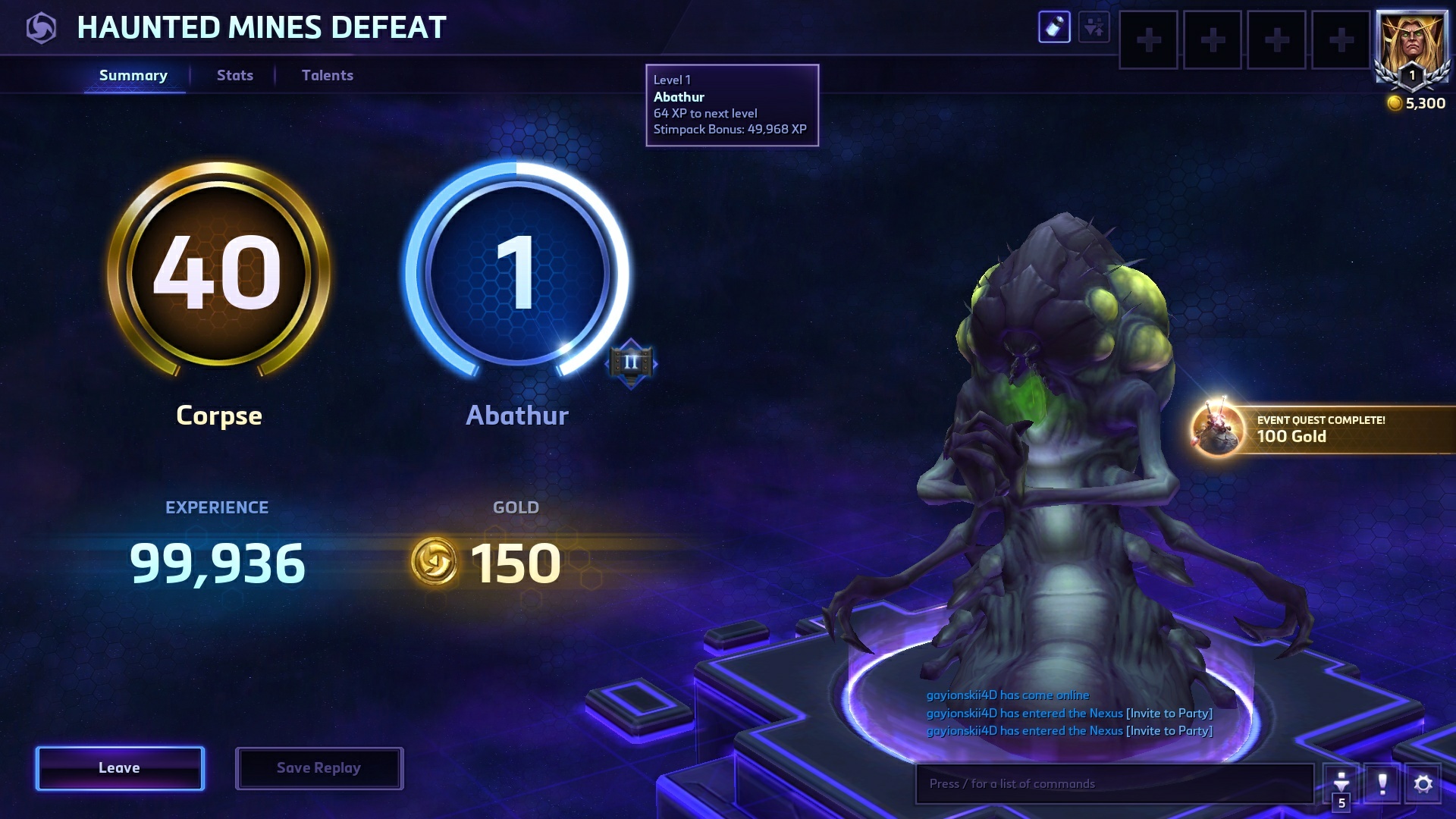
Task: Click the Abathur mastery rank II badge
Action: pos(631,363)
